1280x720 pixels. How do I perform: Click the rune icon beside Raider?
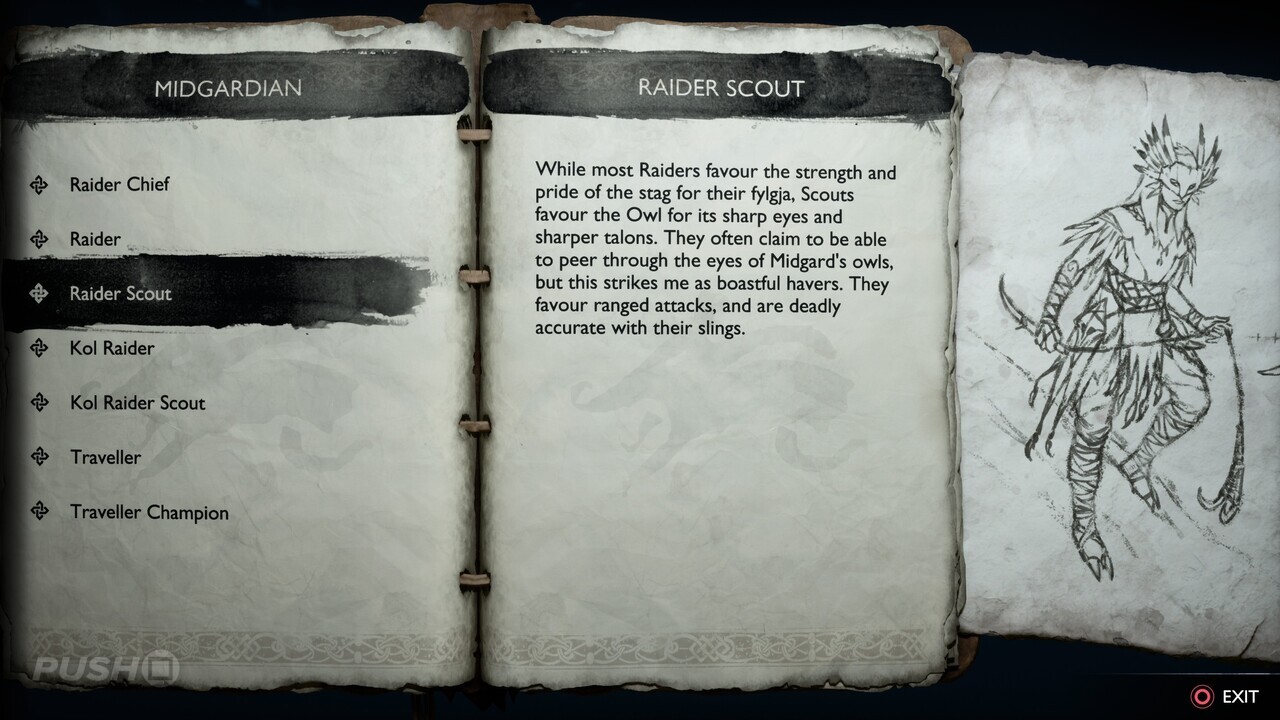(39, 239)
